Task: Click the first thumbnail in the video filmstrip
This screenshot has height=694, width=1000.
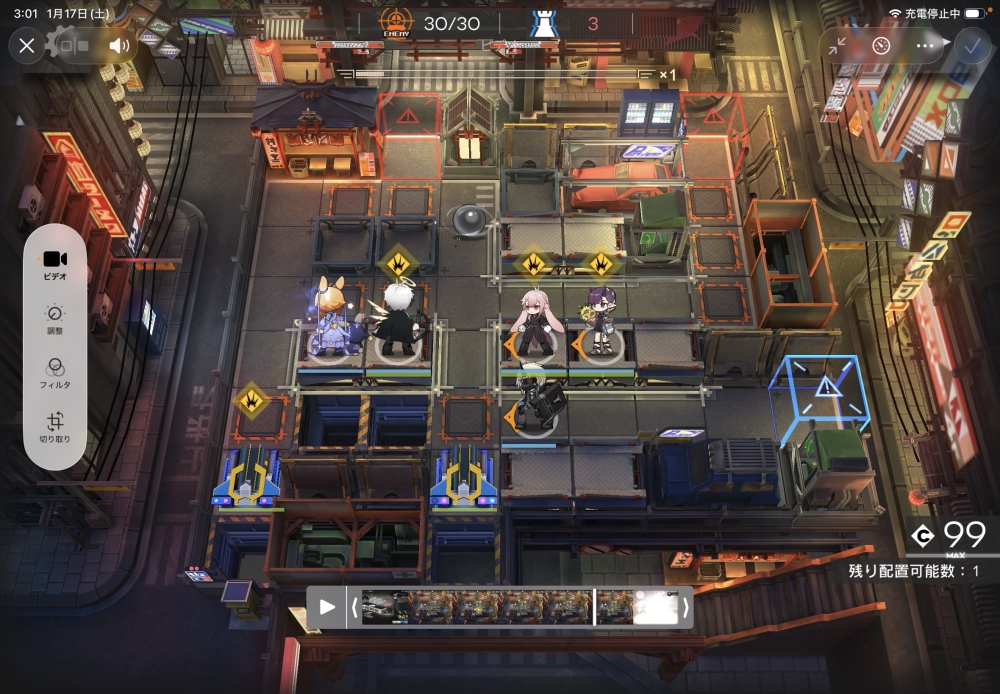Action: click(x=386, y=607)
